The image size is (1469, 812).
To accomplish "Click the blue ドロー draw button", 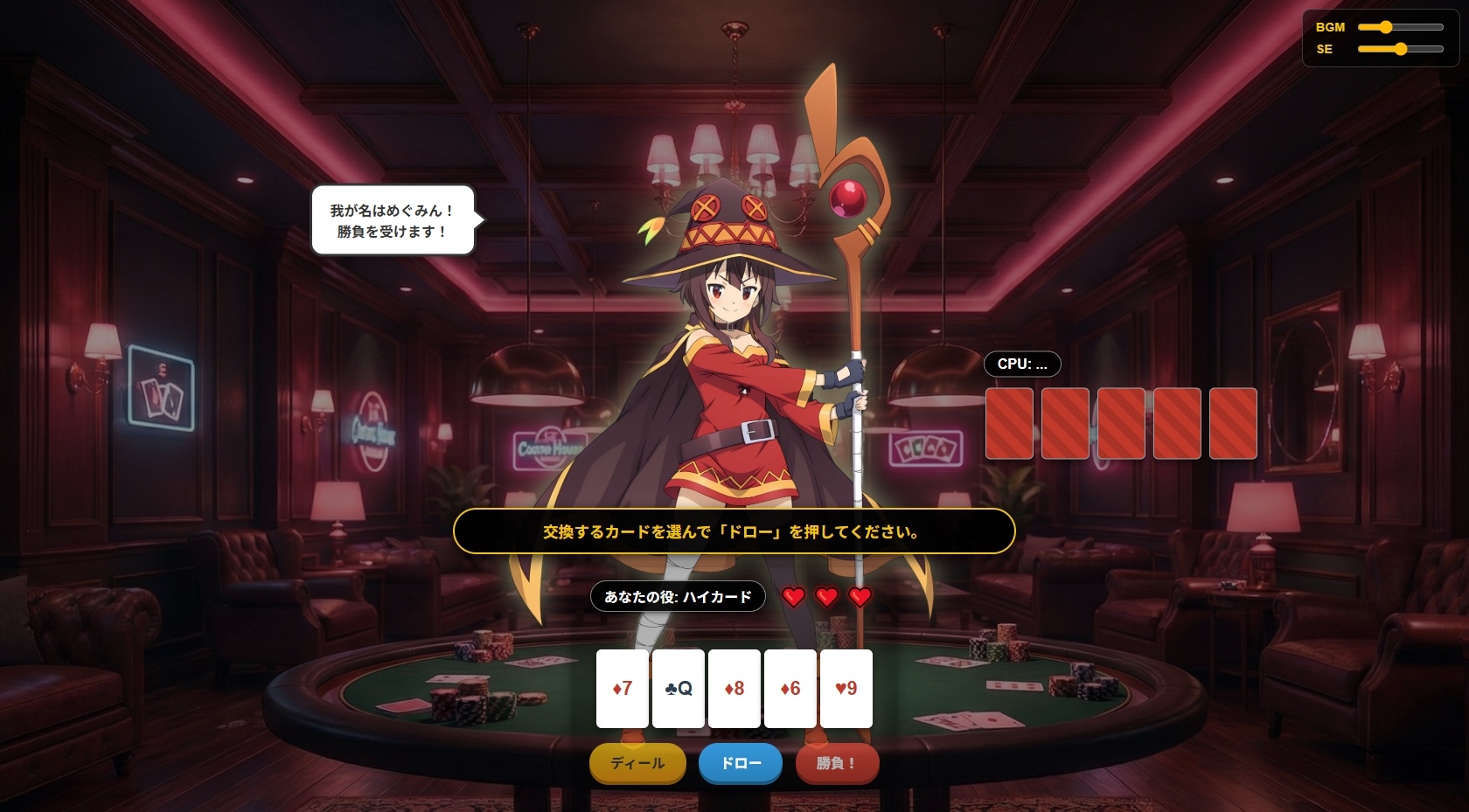I will pyautogui.click(x=740, y=763).
